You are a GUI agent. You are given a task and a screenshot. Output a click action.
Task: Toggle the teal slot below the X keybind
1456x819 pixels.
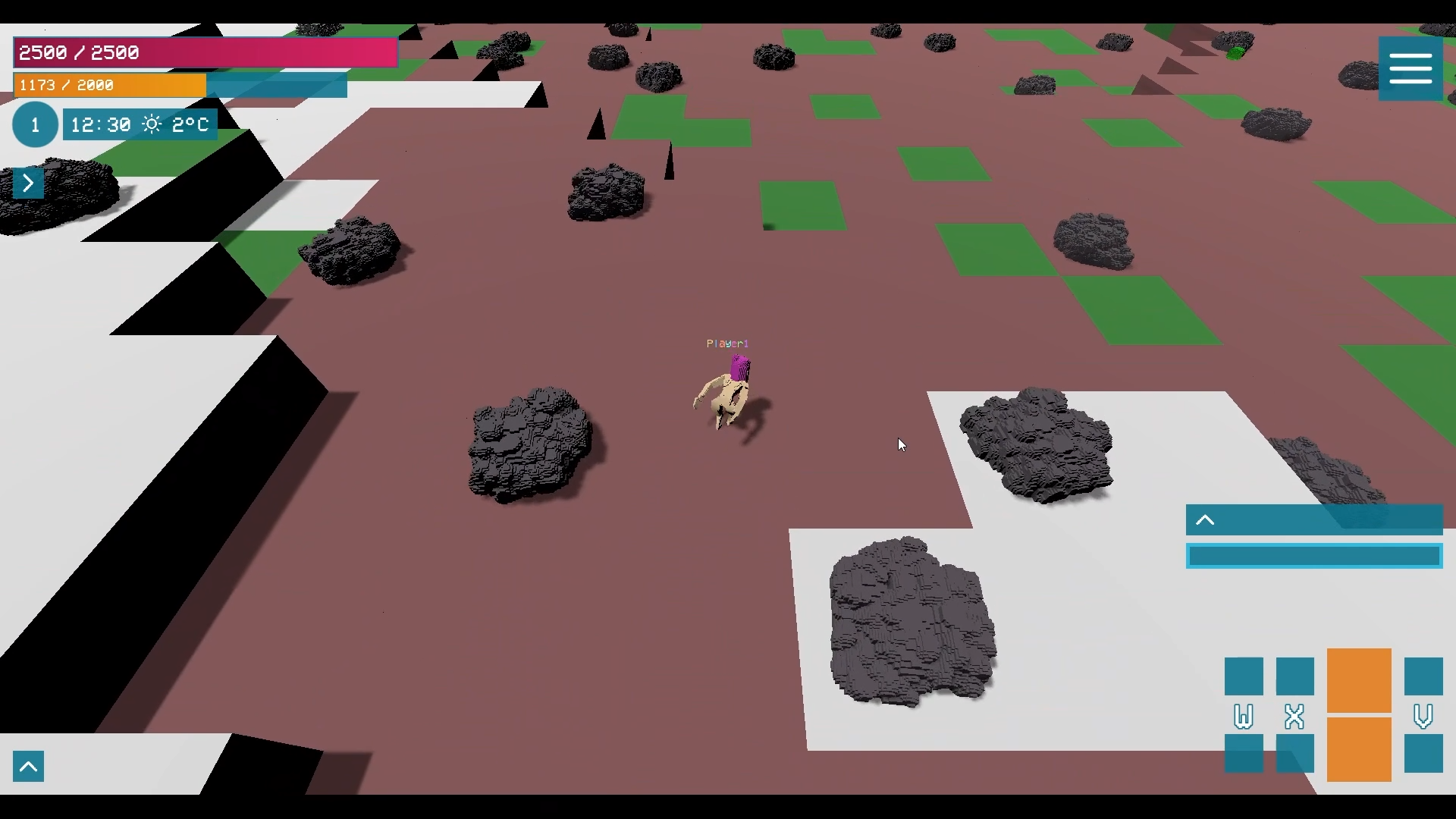click(x=1294, y=754)
